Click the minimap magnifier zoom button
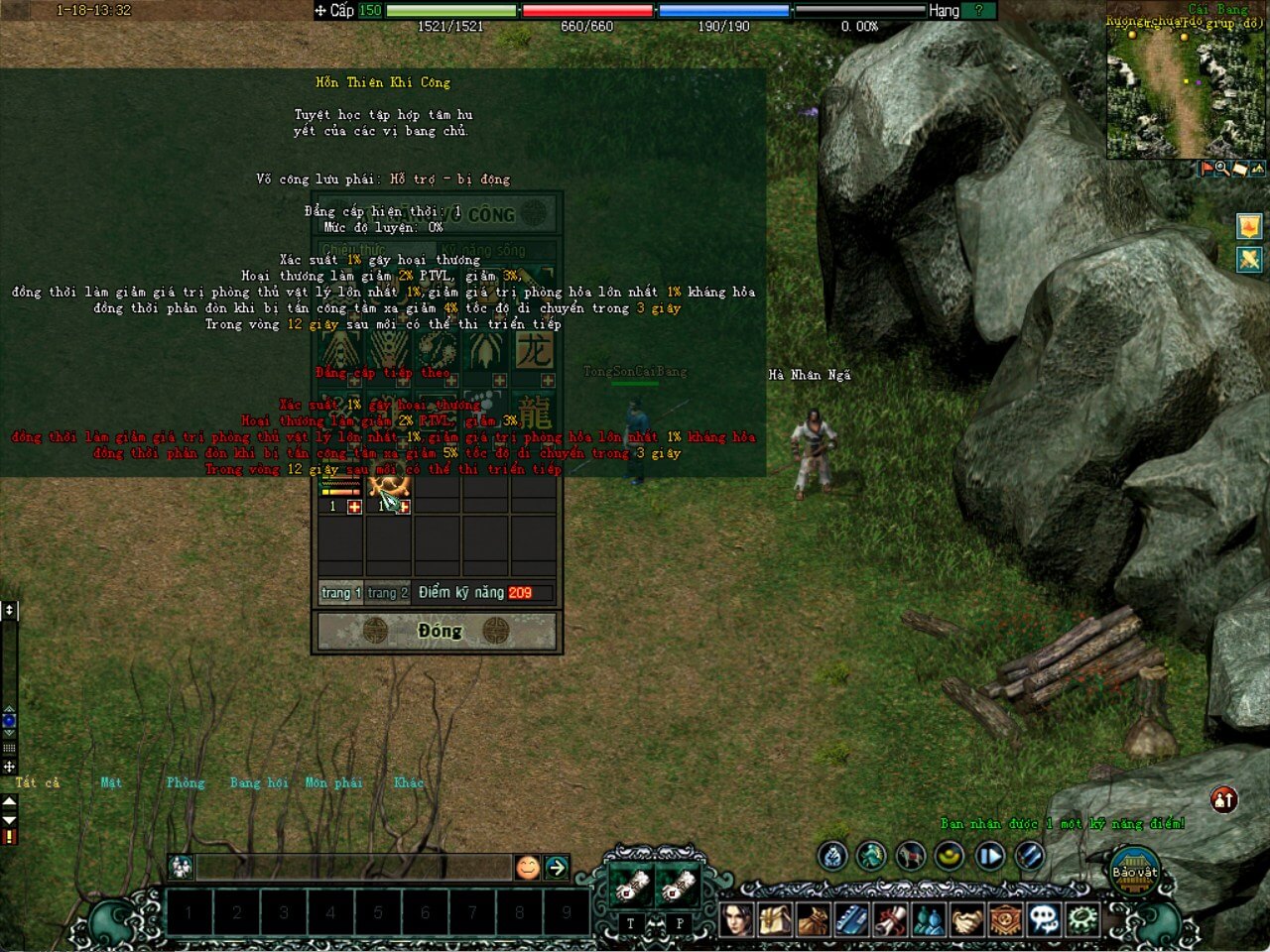Viewport: 1270px width, 952px height. (1222, 170)
